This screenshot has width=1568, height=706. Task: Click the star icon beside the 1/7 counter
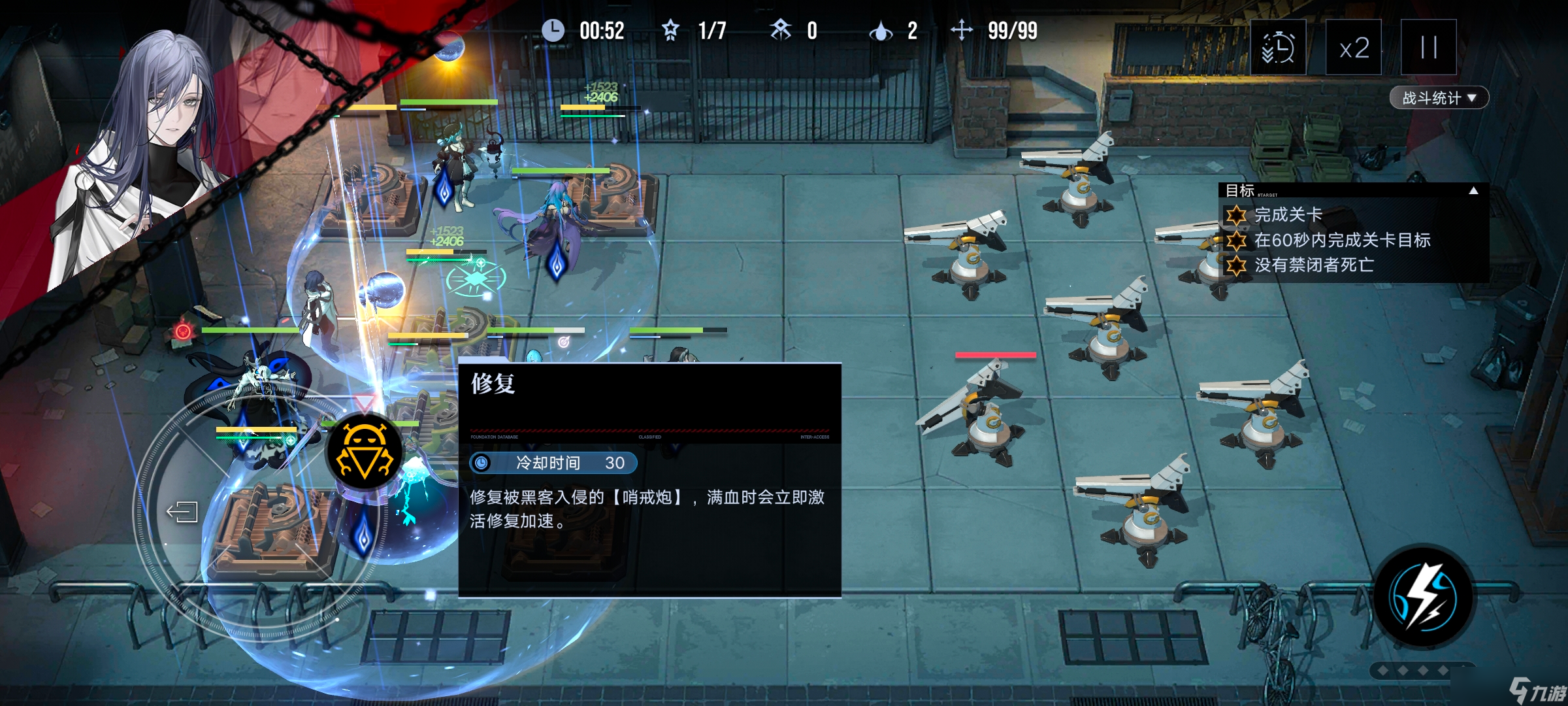click(670, 30)
